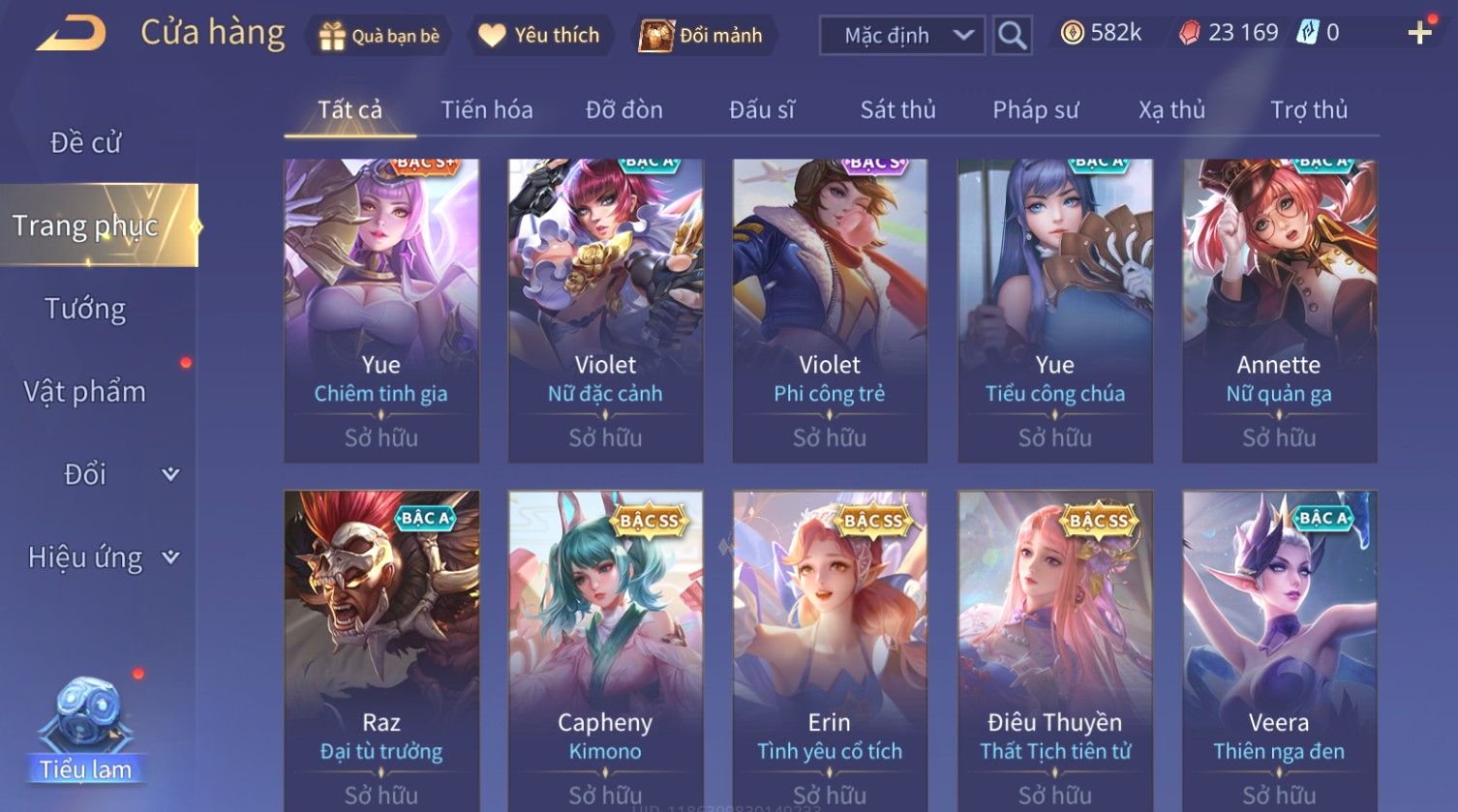Open Quà bạn bè gift menu
This screenshot has width=1458, height=812.
tap(379, 36)
